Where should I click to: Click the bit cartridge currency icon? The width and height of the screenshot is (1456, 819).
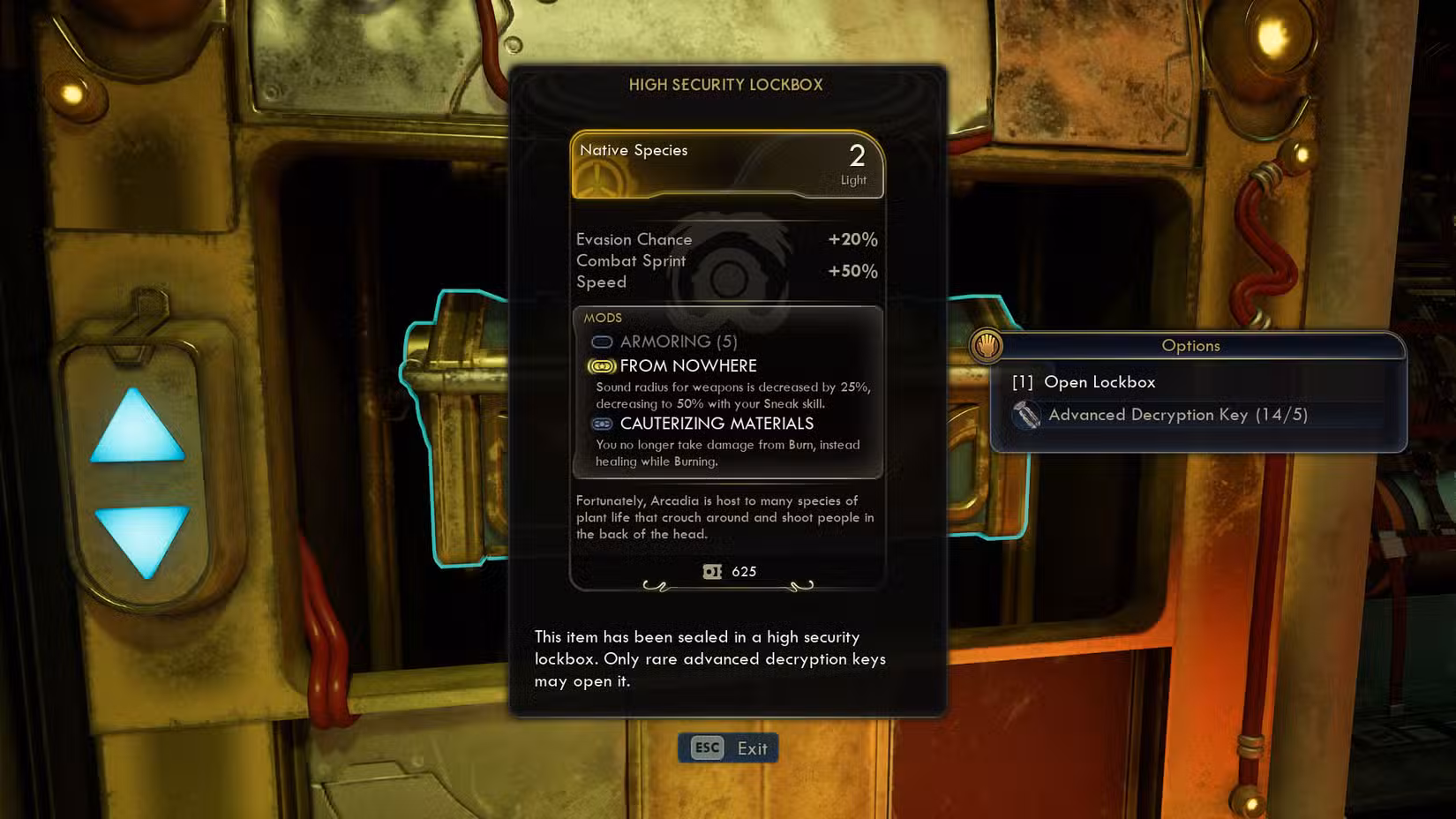(711, 572)
